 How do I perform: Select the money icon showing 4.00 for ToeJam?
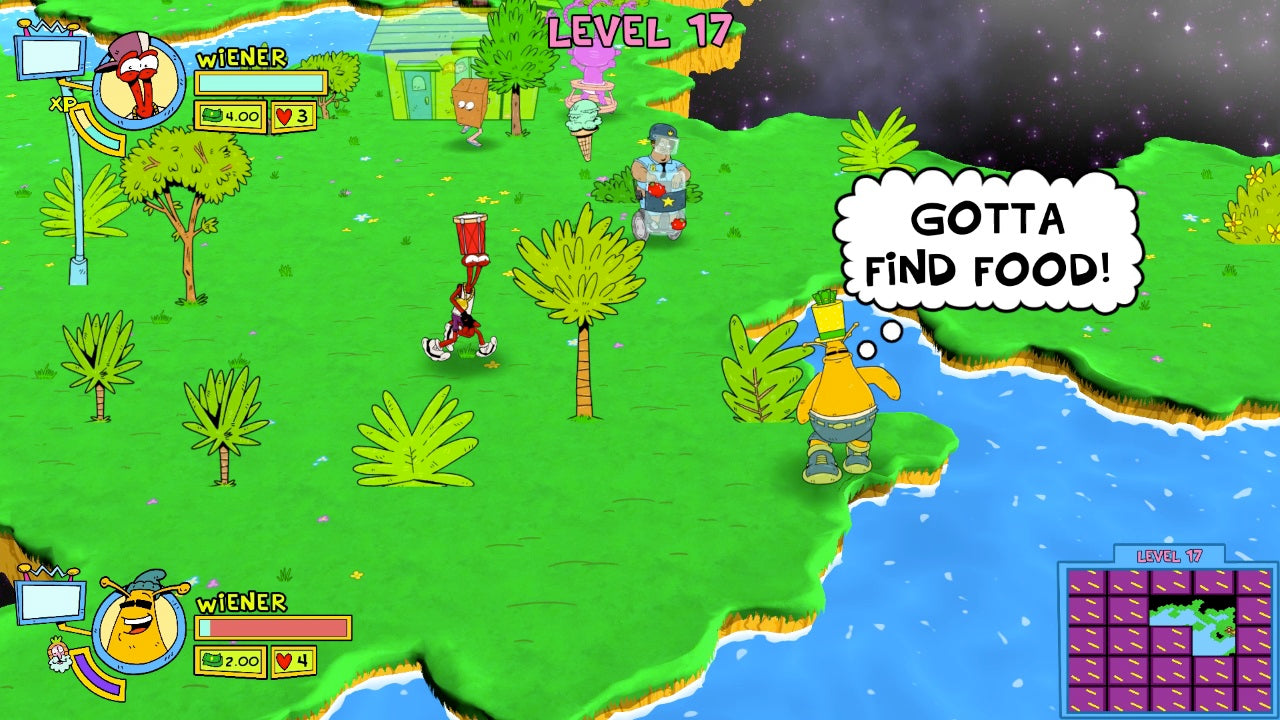(x=232, y=114)
